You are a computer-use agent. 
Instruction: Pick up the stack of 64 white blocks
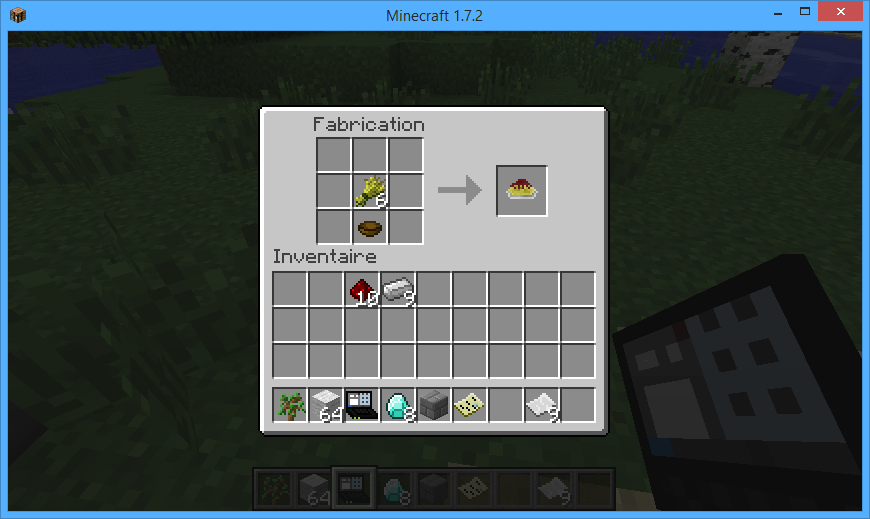click(326, 405)
